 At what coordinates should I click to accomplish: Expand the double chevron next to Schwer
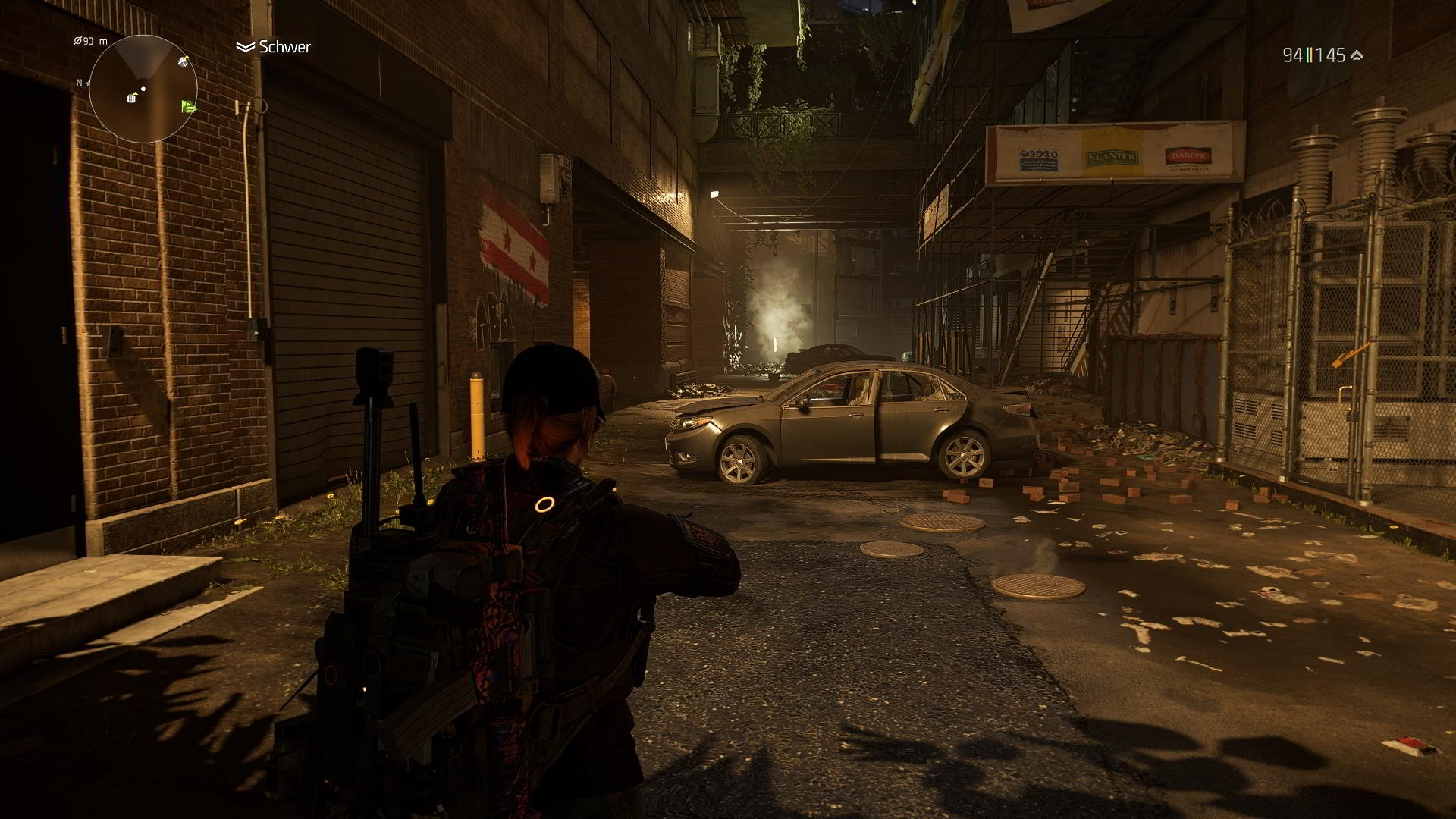pyautogui.click(x=243, y=46)
